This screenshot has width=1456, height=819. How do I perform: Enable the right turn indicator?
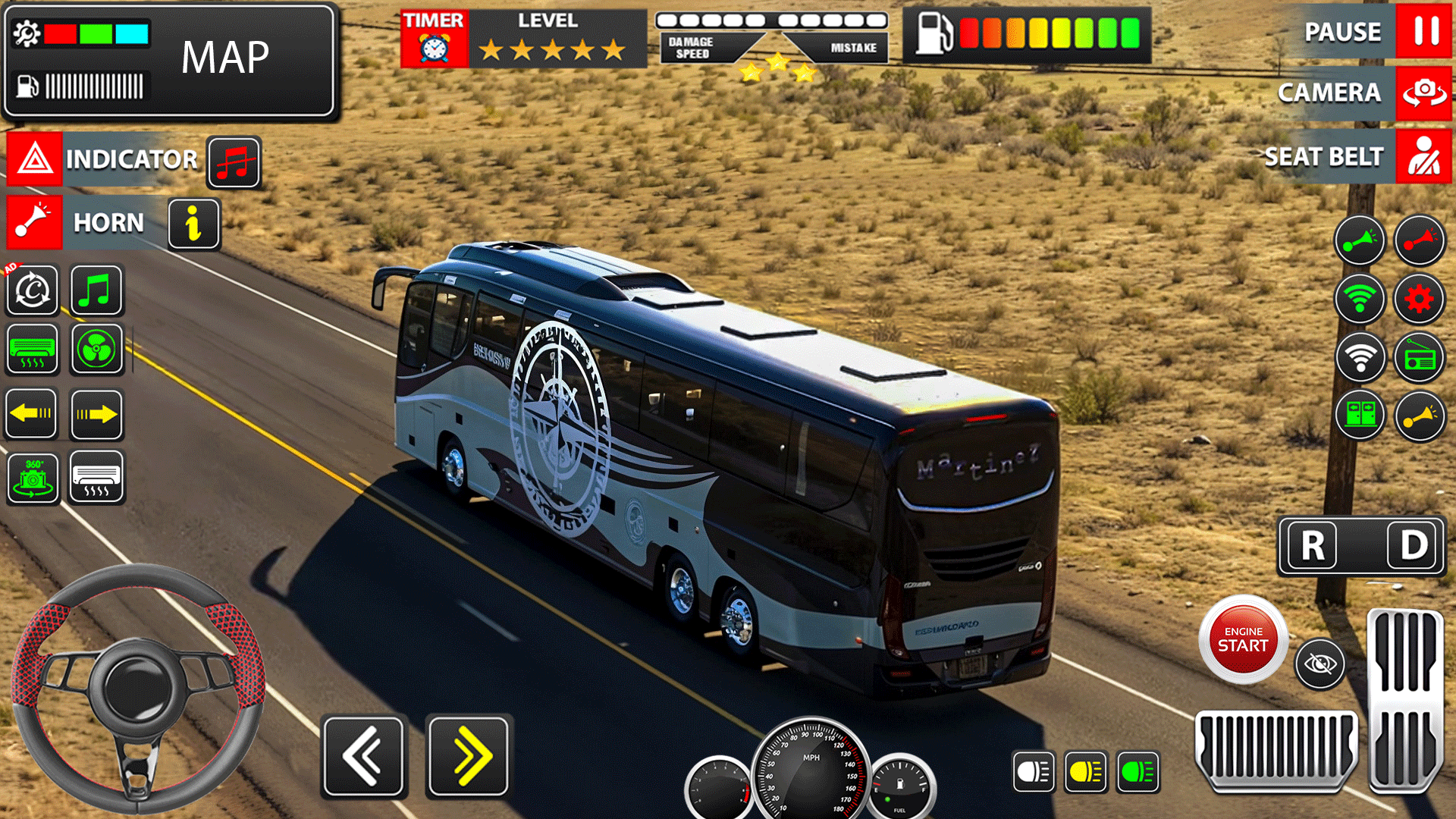pyautogui.click(x=96, y=413)
